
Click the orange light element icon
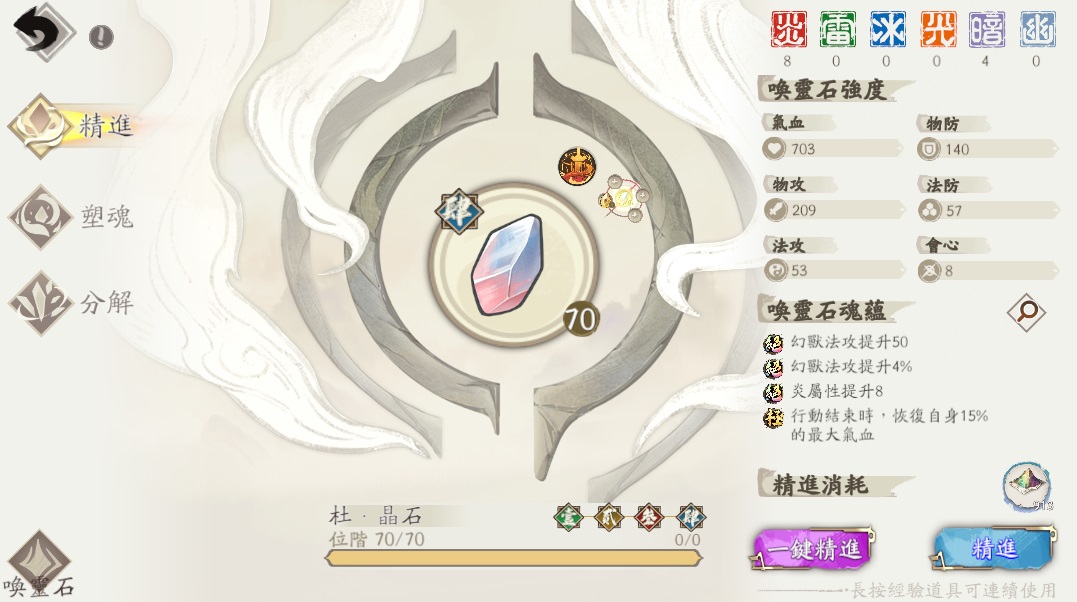937,30
